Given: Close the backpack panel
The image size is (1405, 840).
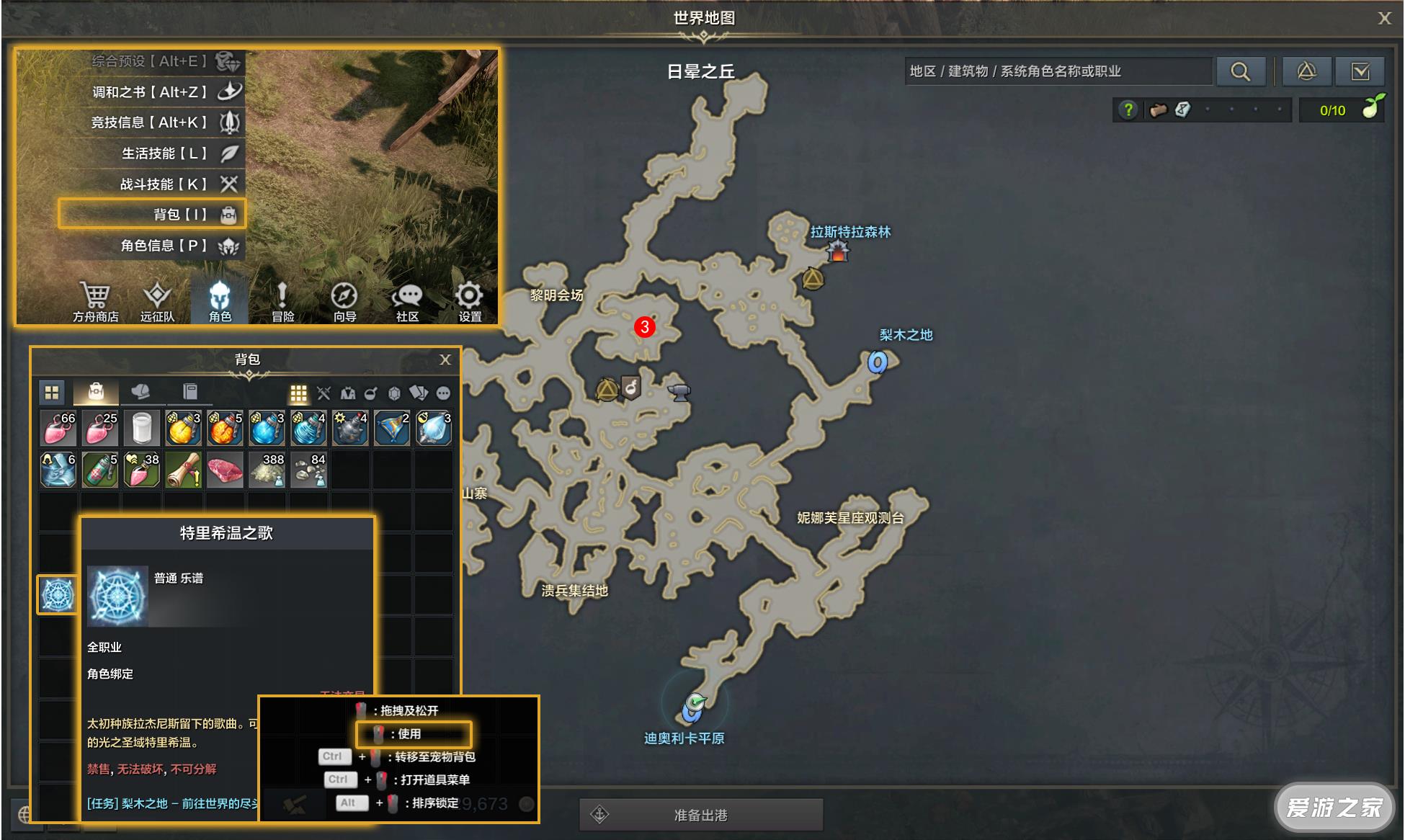Looking at the screenshot, I should click(445, 359).
